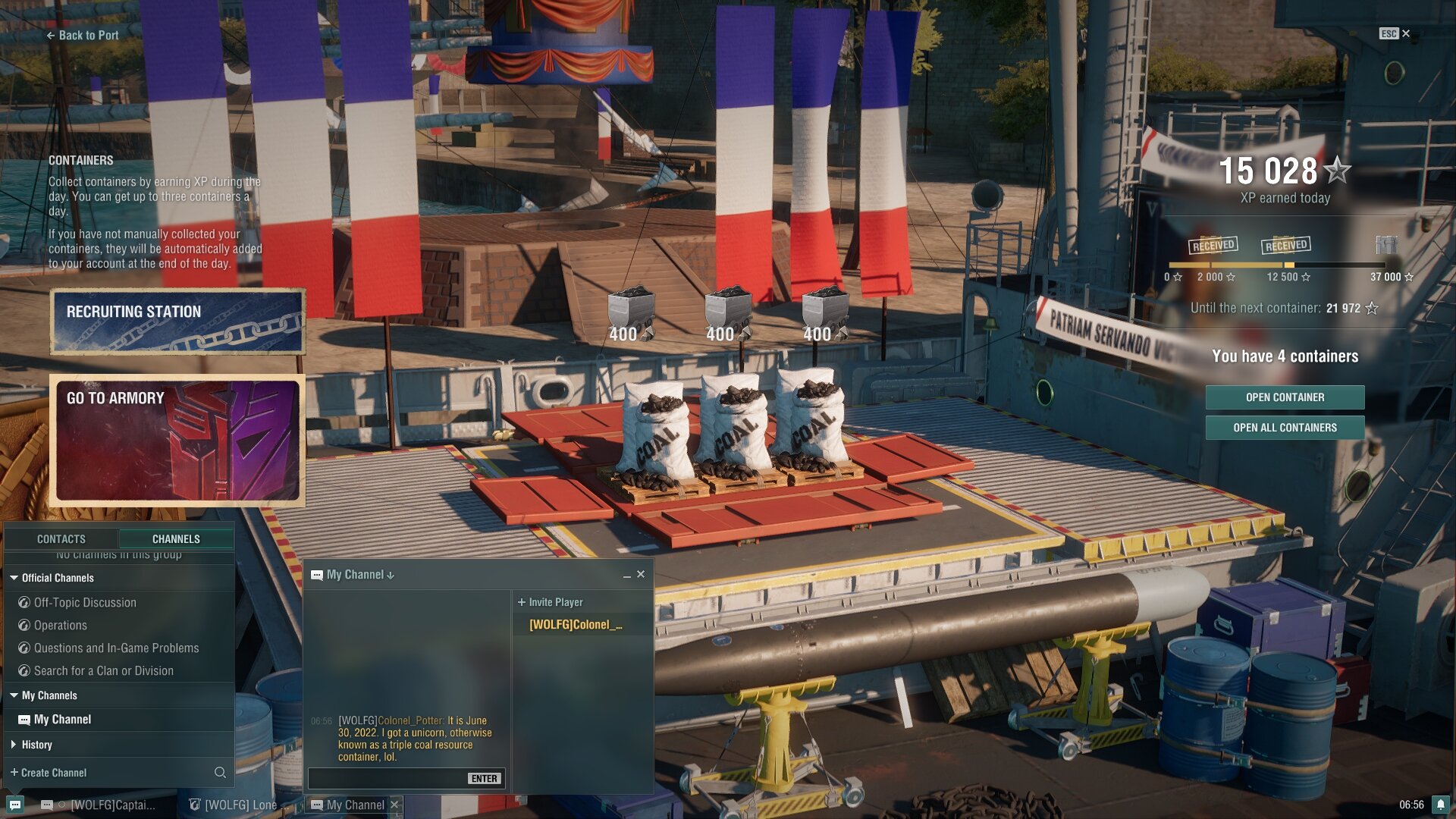The image size is (1456, 819).
Task: Open a single container
Action: 1285,397
